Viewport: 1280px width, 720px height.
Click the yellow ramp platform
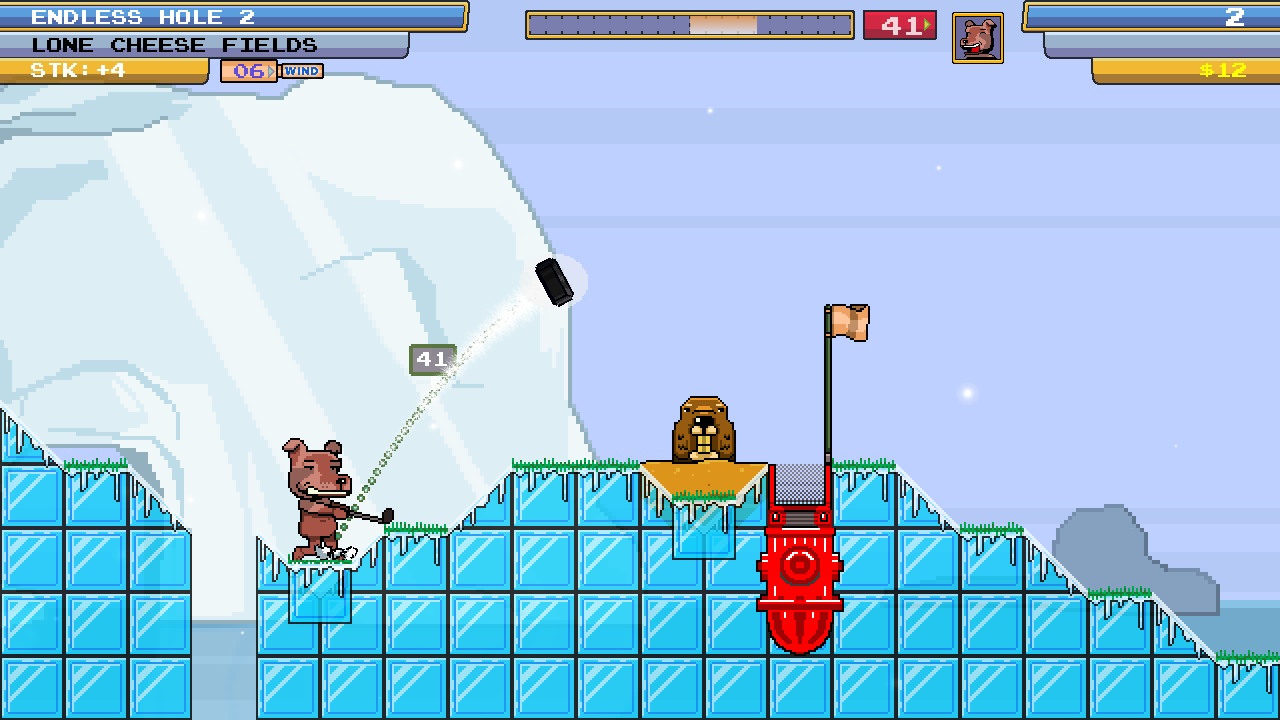tap(706, 478)
